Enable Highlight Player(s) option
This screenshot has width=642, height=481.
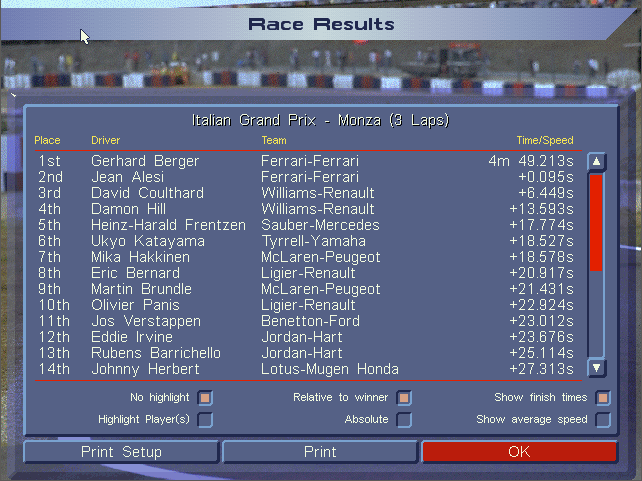205,420
